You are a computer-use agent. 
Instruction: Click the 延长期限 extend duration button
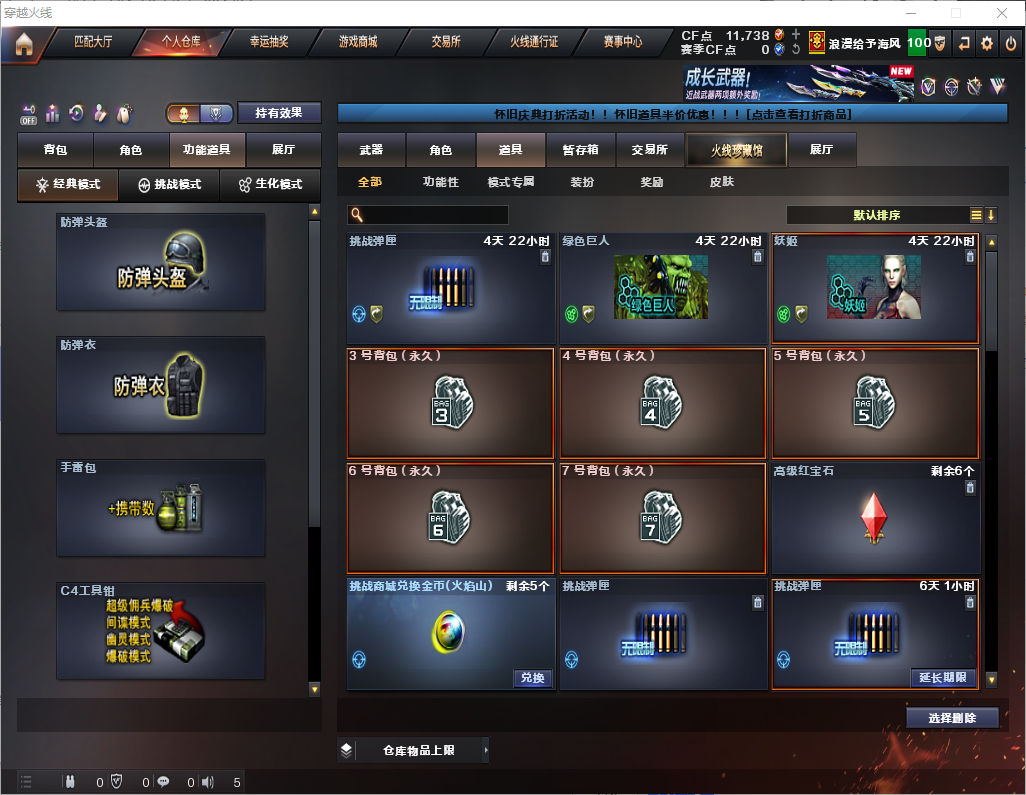943,678
